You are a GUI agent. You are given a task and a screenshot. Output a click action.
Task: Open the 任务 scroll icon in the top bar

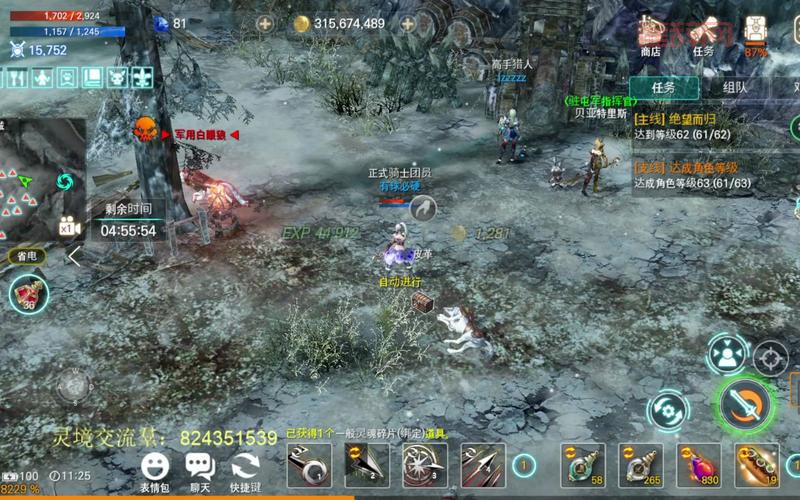point(703,34)
